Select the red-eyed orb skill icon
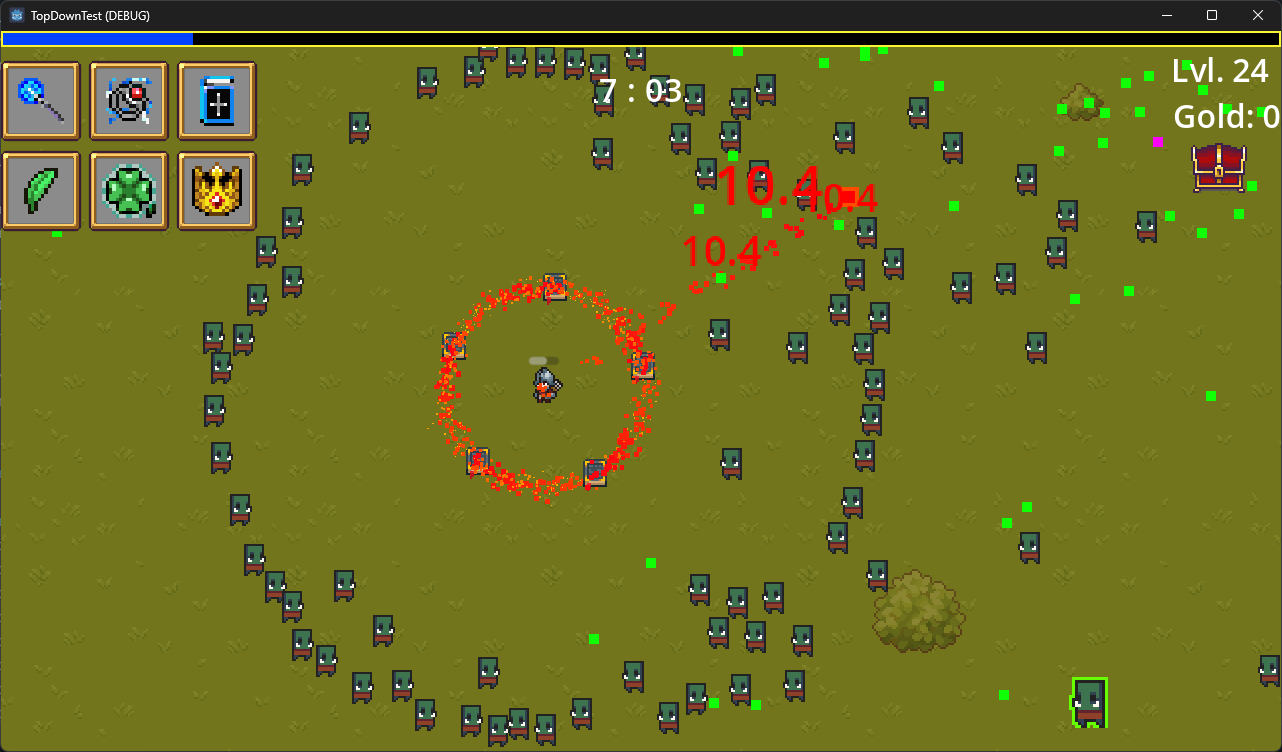The height and width of the screenshot is (752, 1282). (129, 100)
